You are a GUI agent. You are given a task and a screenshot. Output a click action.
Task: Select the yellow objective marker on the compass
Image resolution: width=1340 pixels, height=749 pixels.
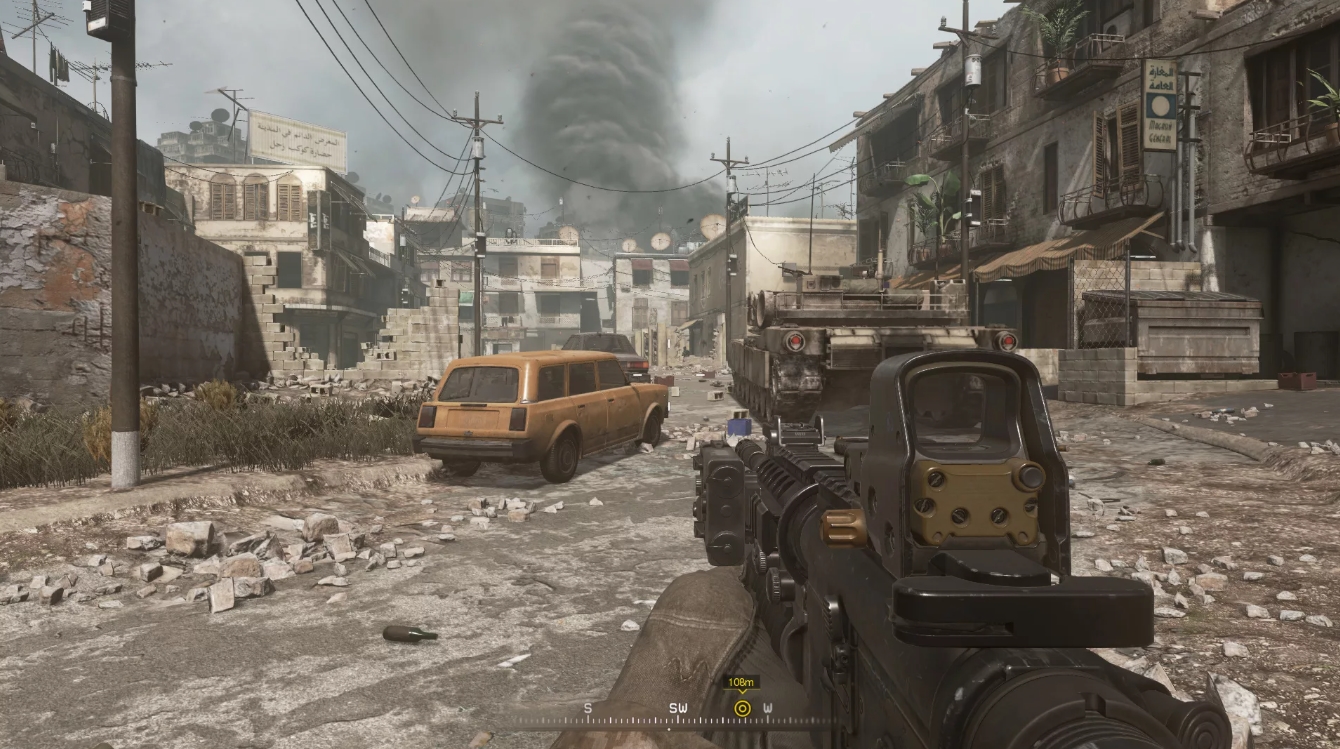click(x=743, y=707)
